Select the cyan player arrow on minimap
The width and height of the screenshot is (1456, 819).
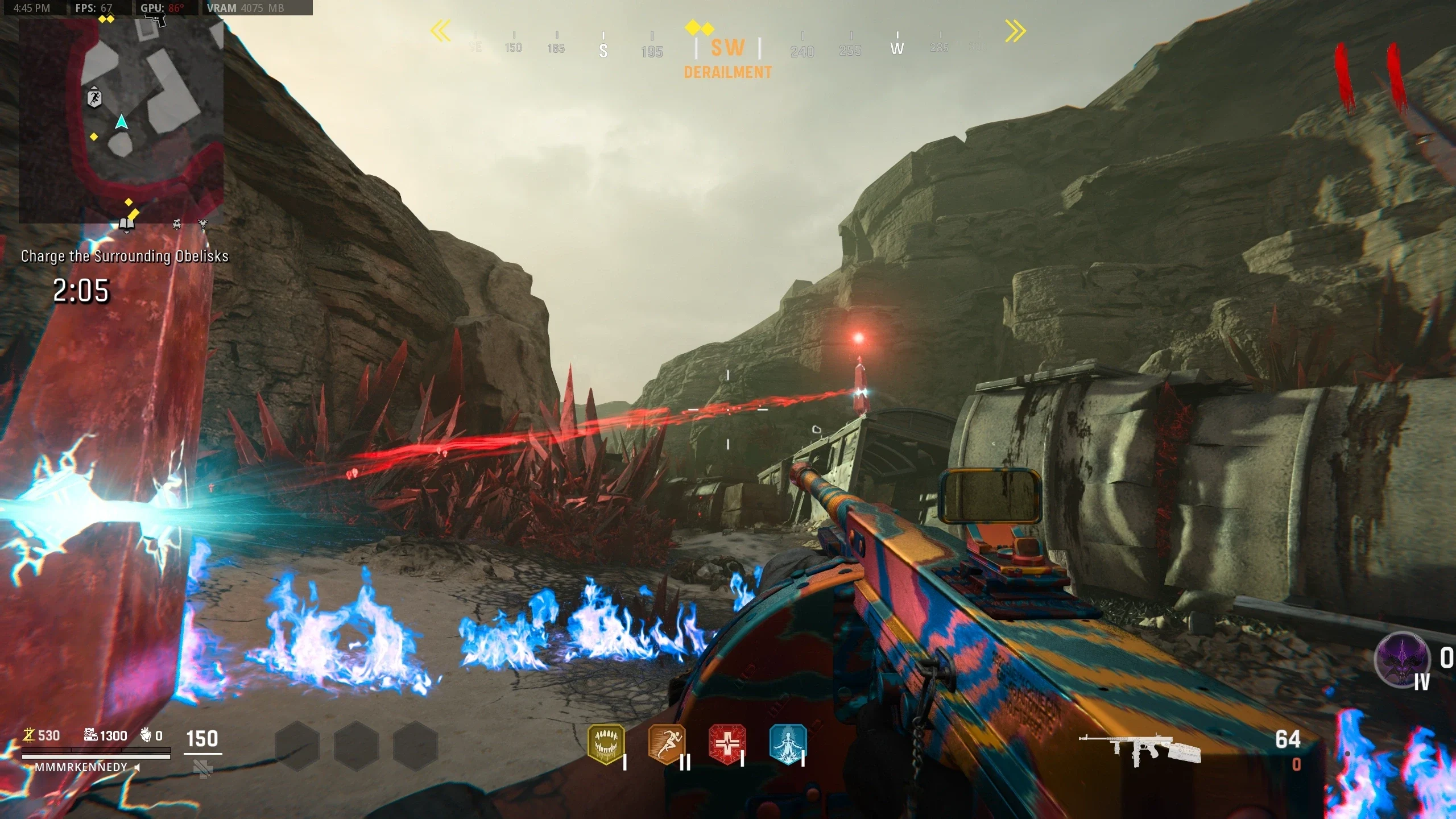(121, 122)
